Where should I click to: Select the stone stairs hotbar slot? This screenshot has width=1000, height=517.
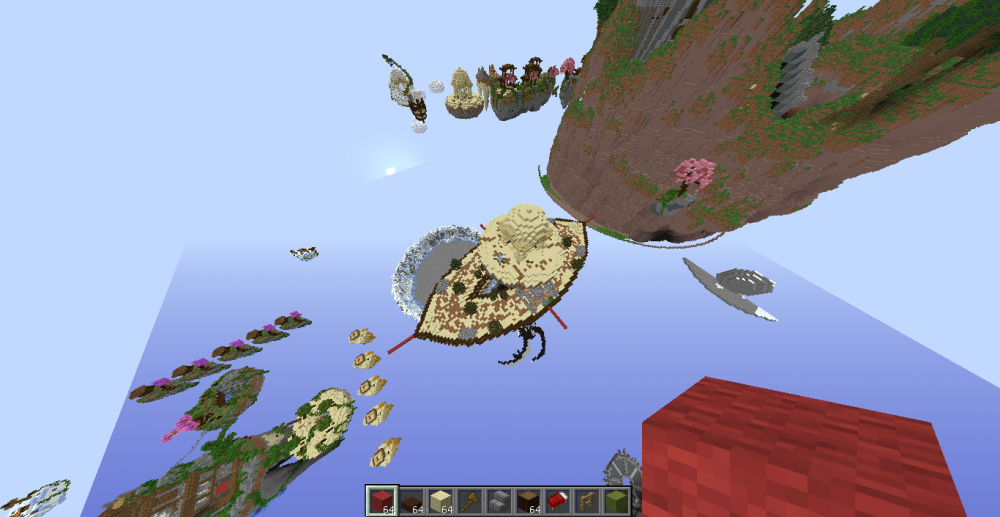tap(497, 500)
